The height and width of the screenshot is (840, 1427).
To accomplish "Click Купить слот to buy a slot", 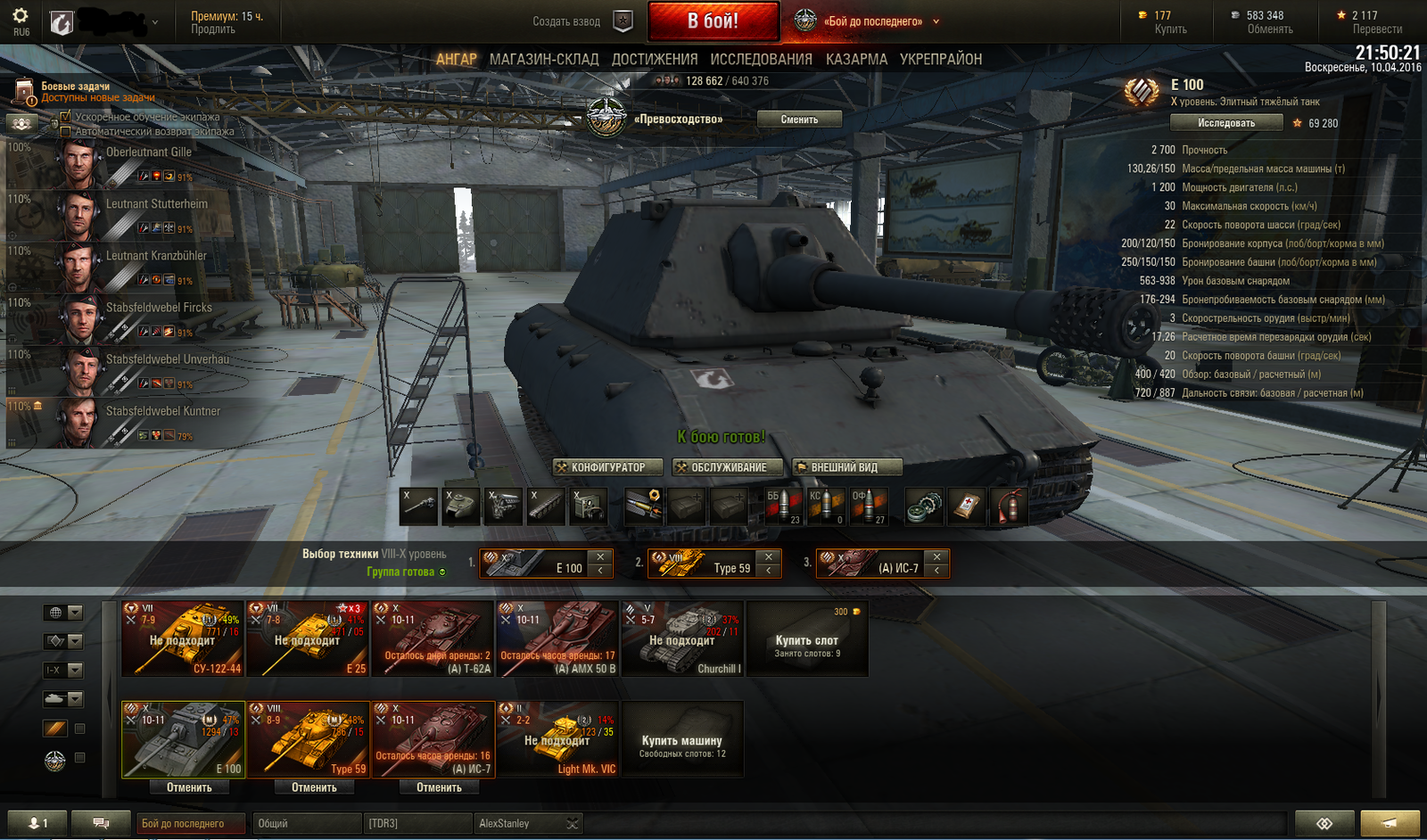I will click(x=807, y=640).
